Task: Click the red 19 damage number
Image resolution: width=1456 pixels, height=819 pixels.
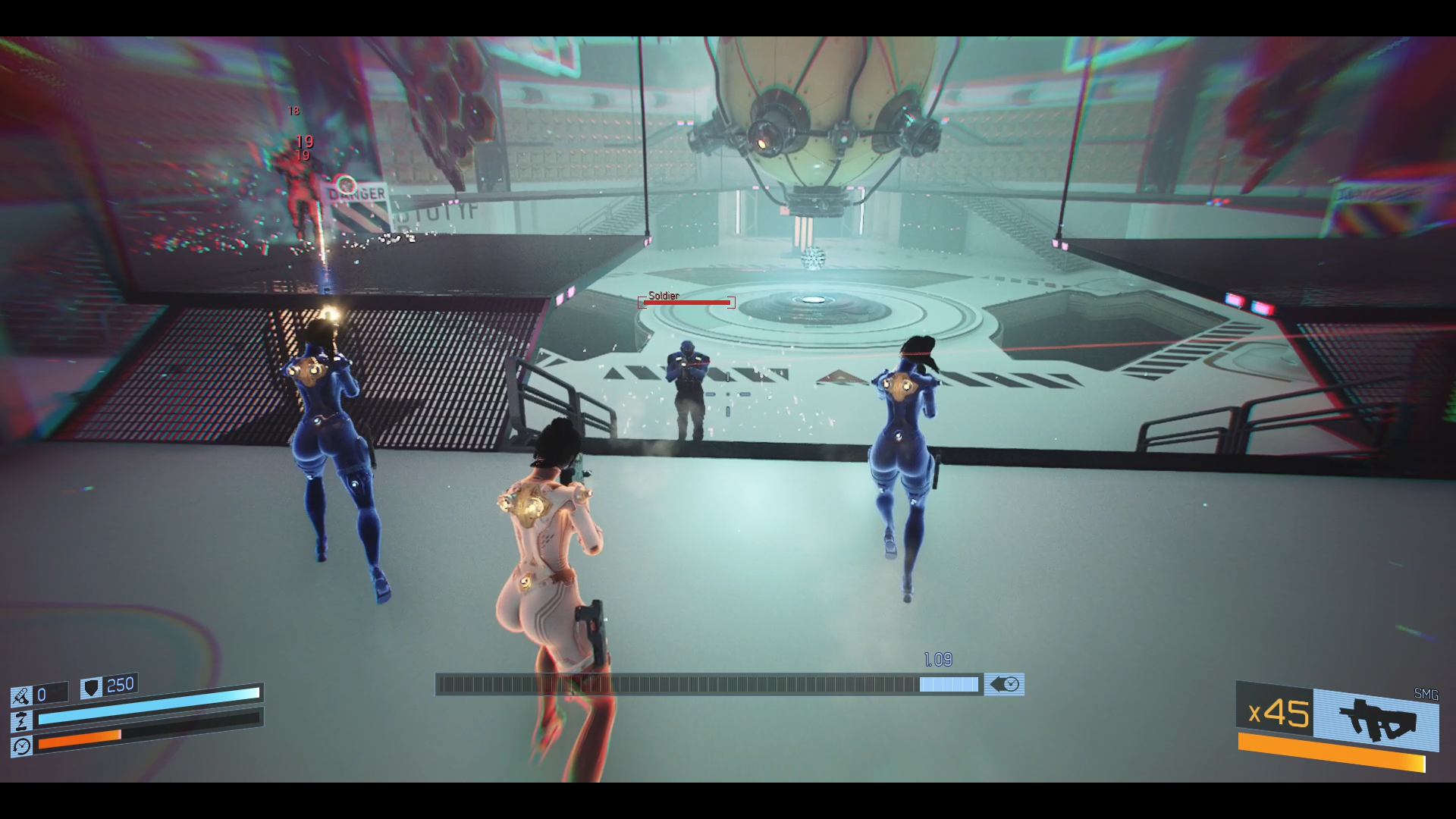Action: coord(304,140)
